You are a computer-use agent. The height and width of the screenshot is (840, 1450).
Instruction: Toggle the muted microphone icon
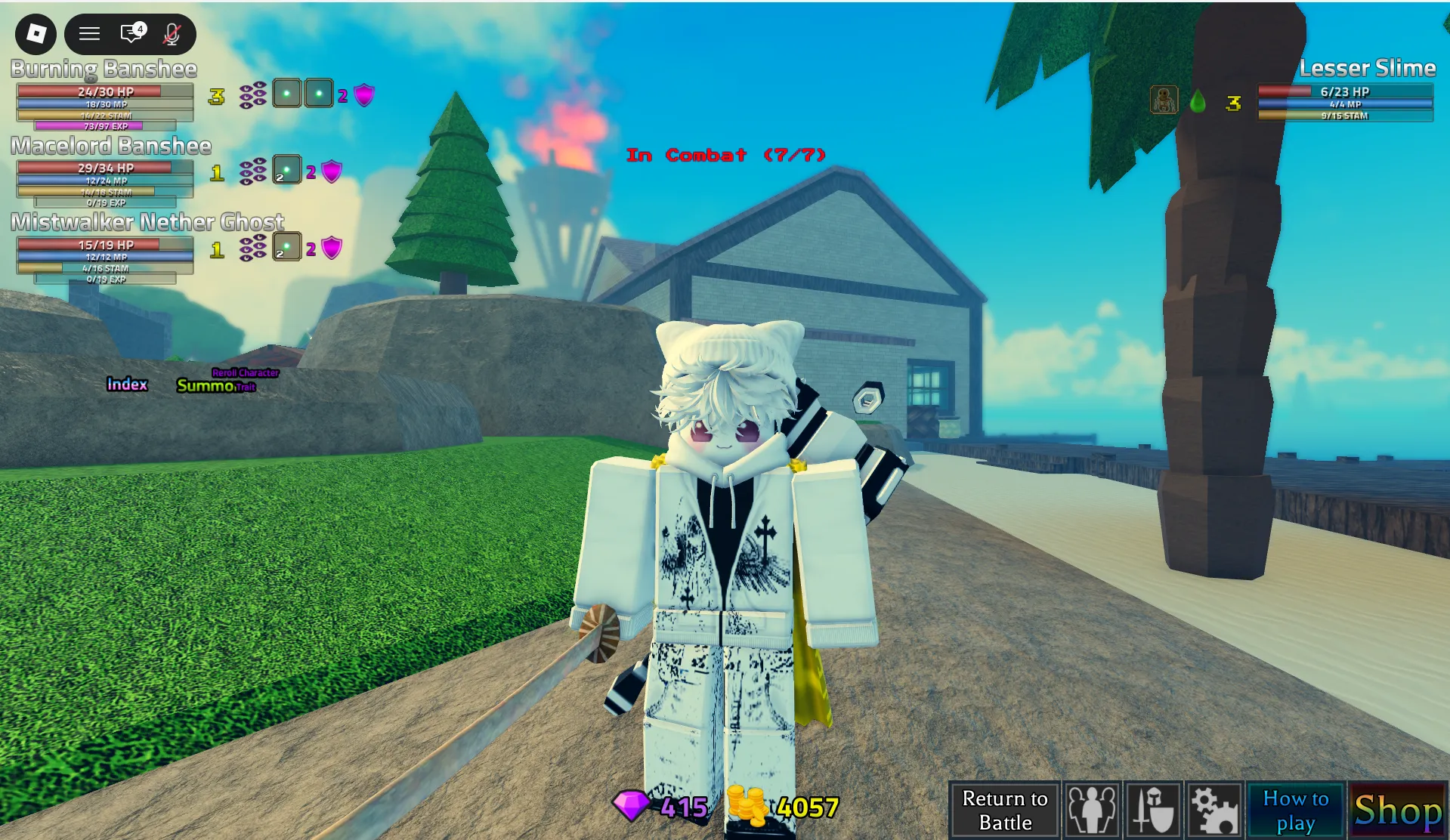pos(172,33)
